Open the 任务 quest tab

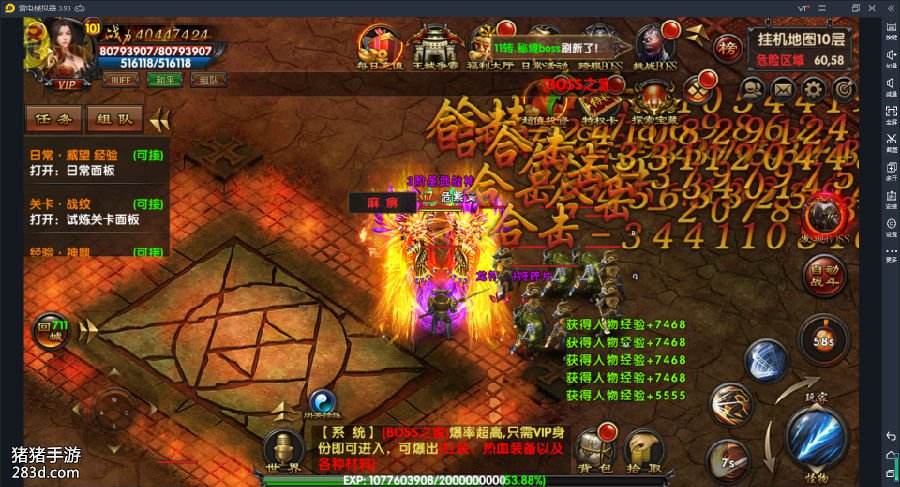(53, 120)
